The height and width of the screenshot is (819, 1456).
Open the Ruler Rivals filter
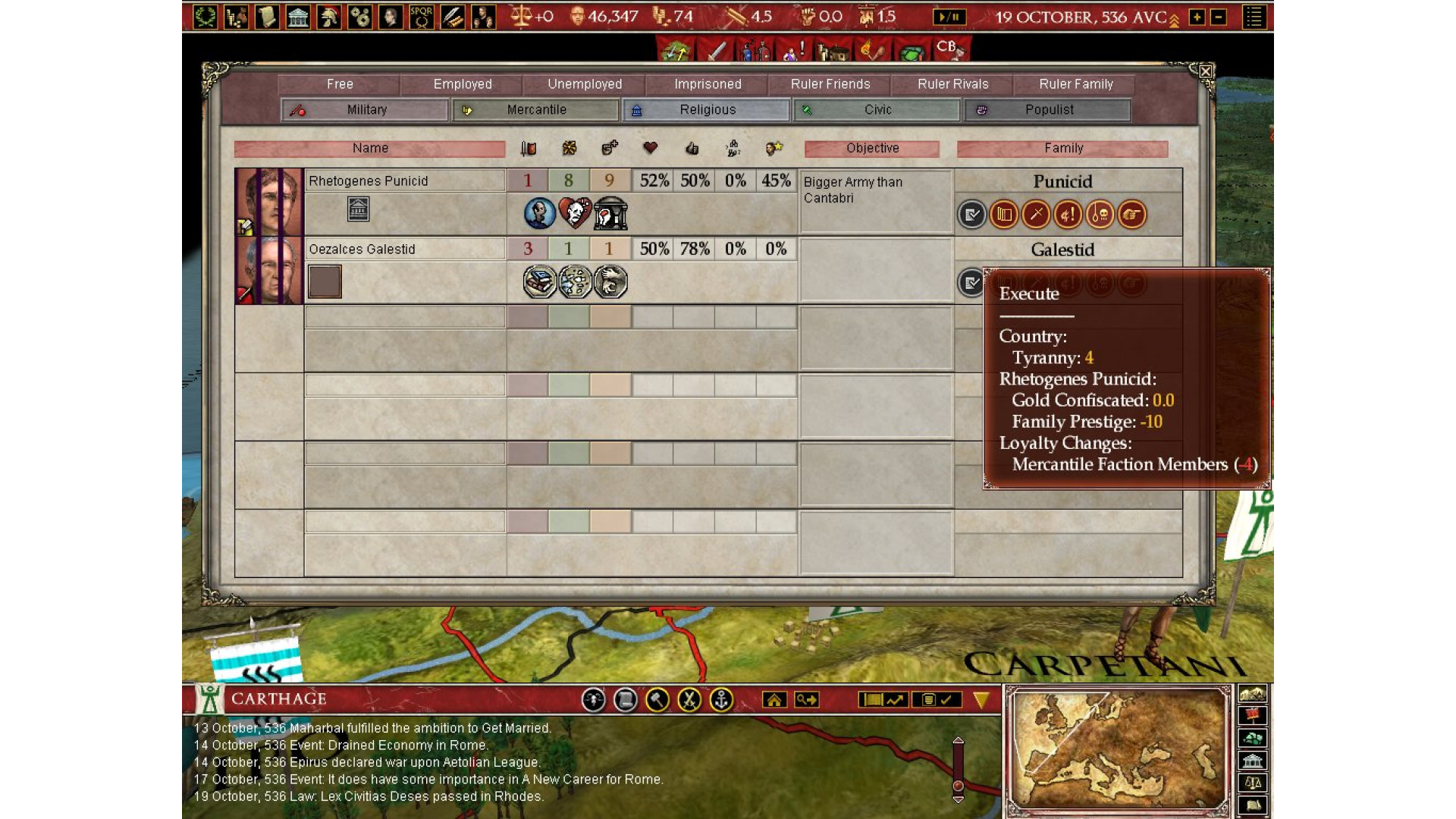[x=952, y=84]
